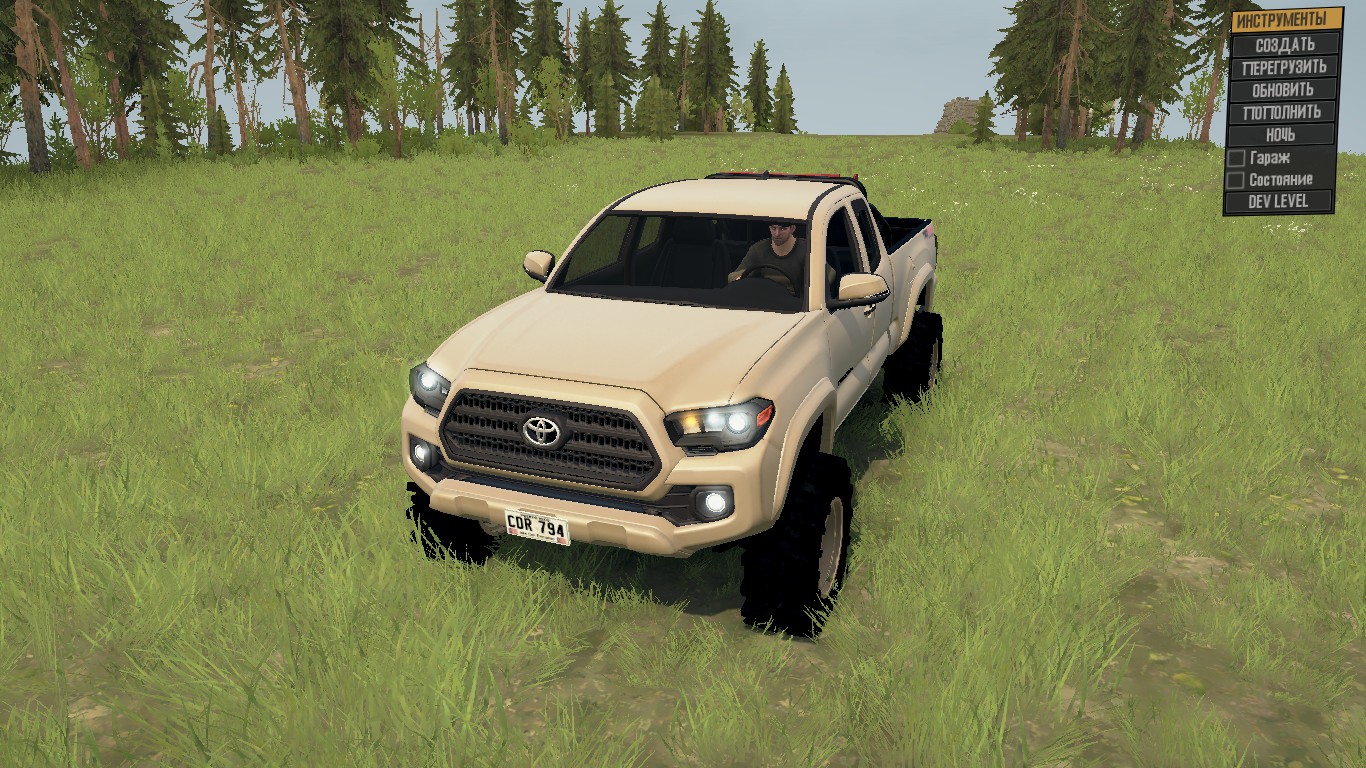The image size is (1366, 768).
Task: Enable the Гараж checkbox
Action: click(1238, 158)
